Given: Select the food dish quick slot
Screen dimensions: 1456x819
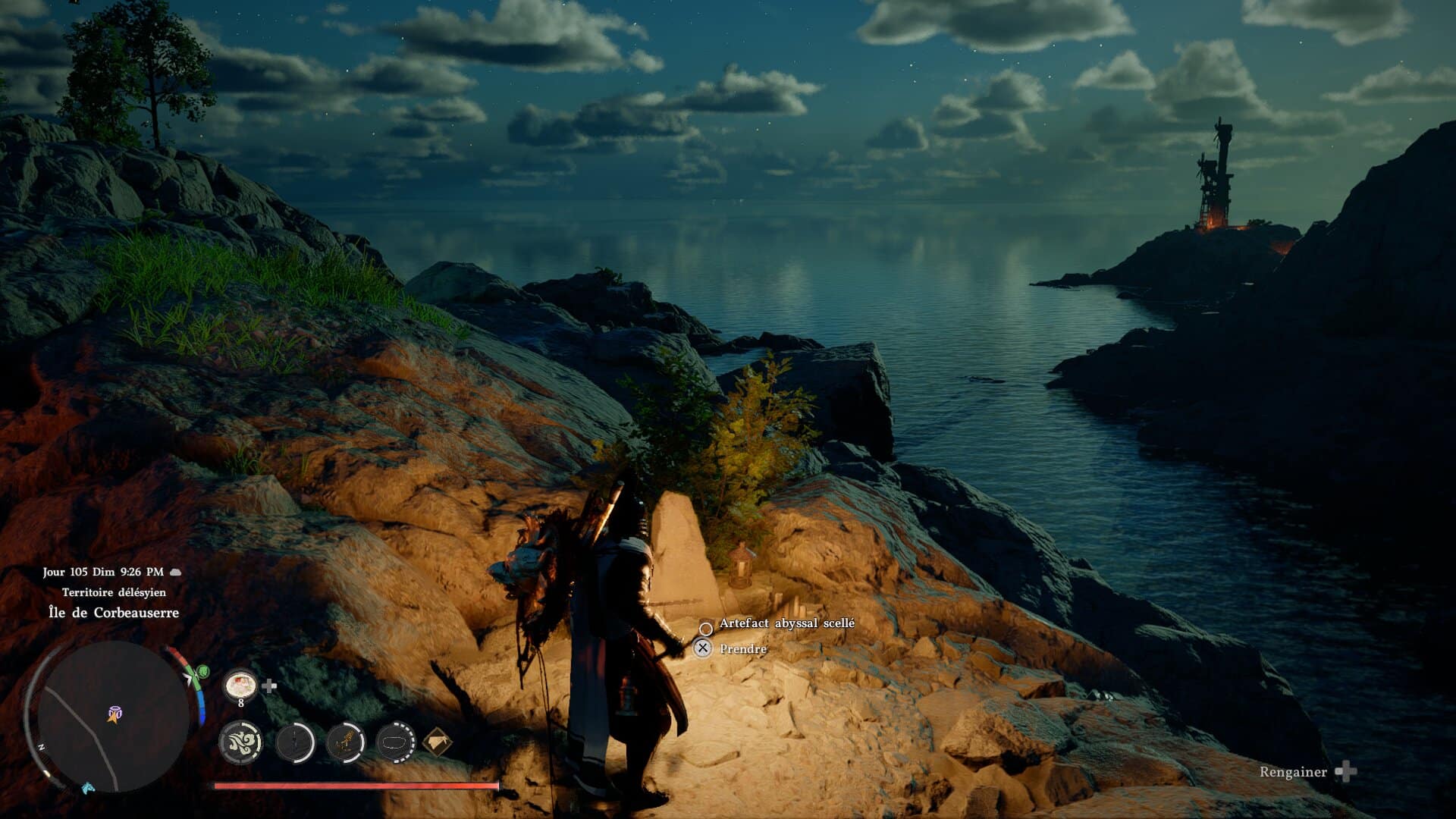Looking at the screenshot, I should [240, 686].
